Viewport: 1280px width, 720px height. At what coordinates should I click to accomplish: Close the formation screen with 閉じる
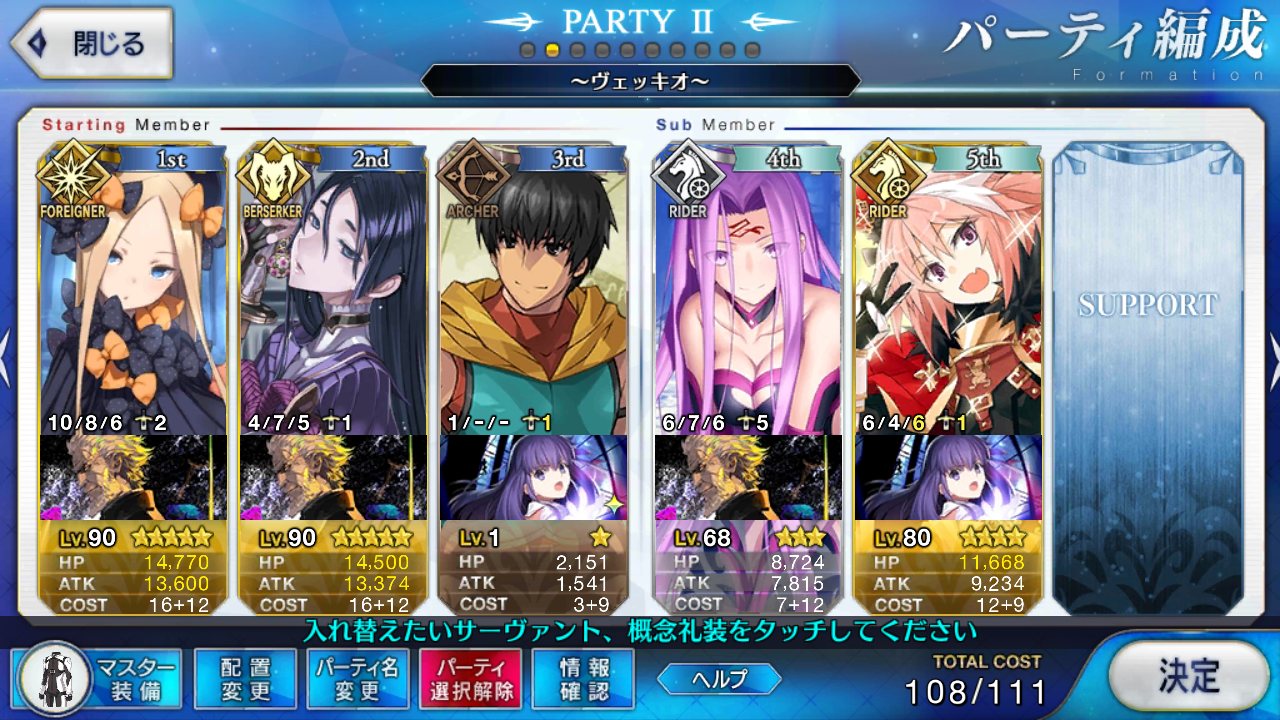pyautogui.click(x=91, y=44)
